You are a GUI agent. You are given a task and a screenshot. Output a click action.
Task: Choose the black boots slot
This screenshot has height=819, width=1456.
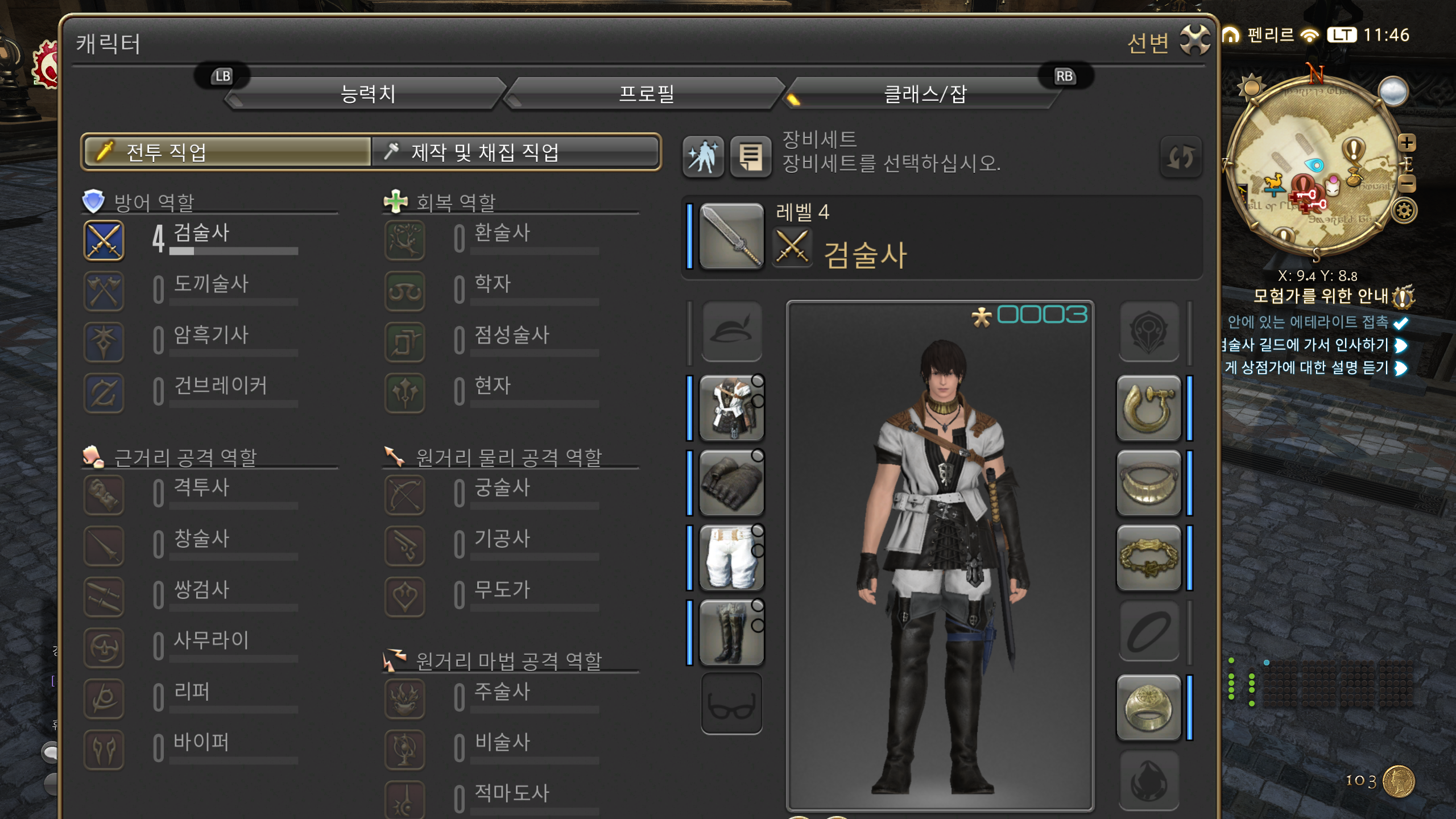[x=731, y=632]
